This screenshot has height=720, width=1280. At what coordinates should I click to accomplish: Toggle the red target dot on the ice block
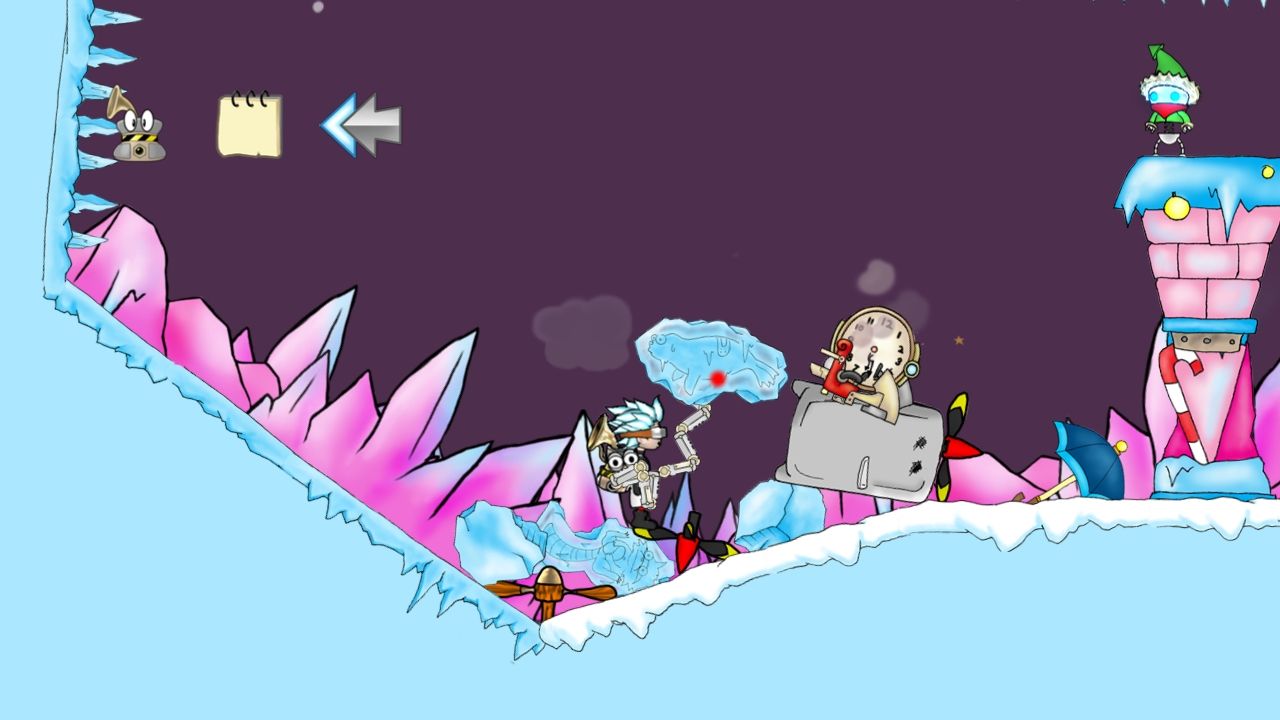point(716,378)
